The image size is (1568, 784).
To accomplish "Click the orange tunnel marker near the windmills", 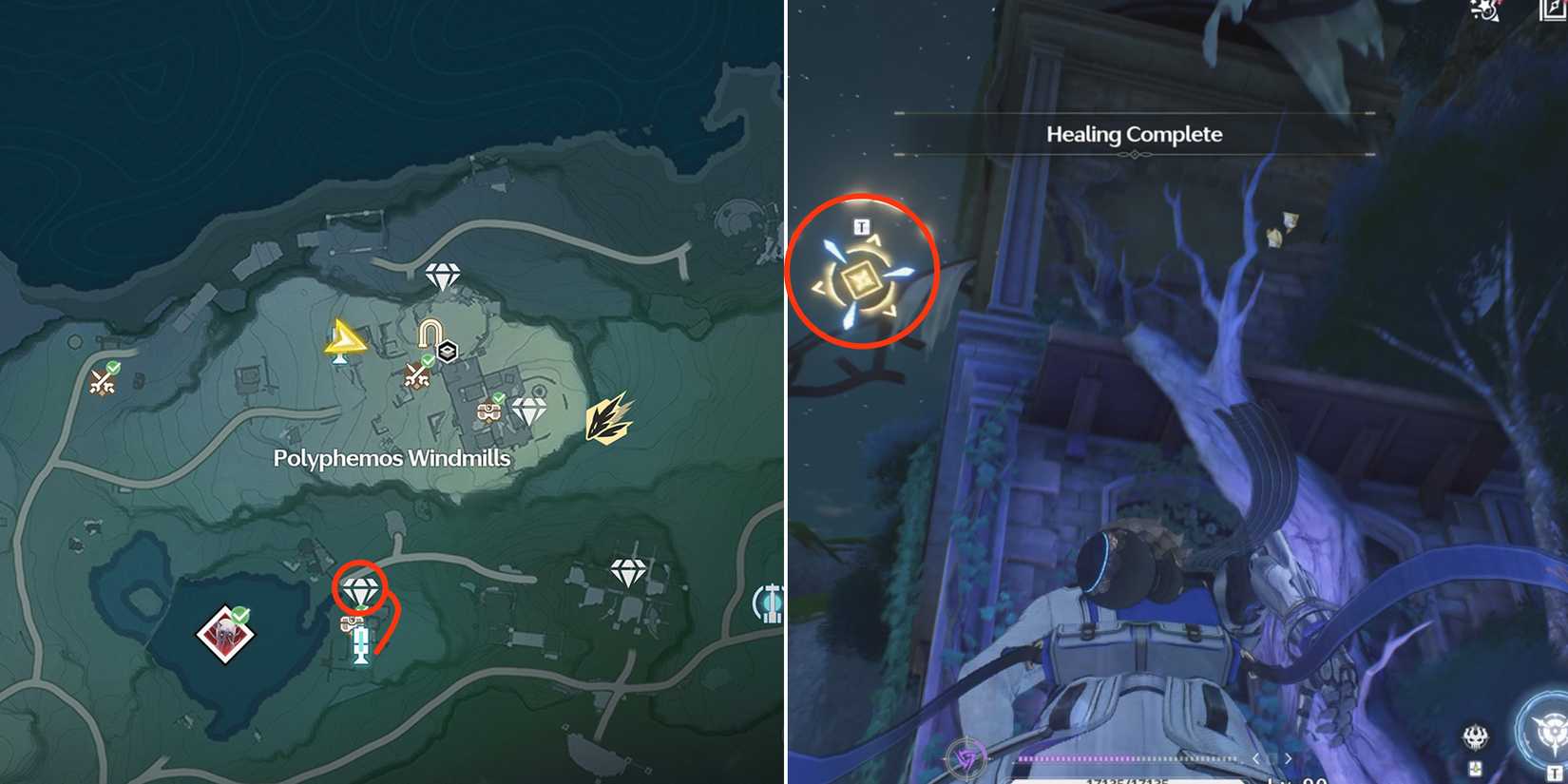I will pyautogui.click(x=429, y=331).
